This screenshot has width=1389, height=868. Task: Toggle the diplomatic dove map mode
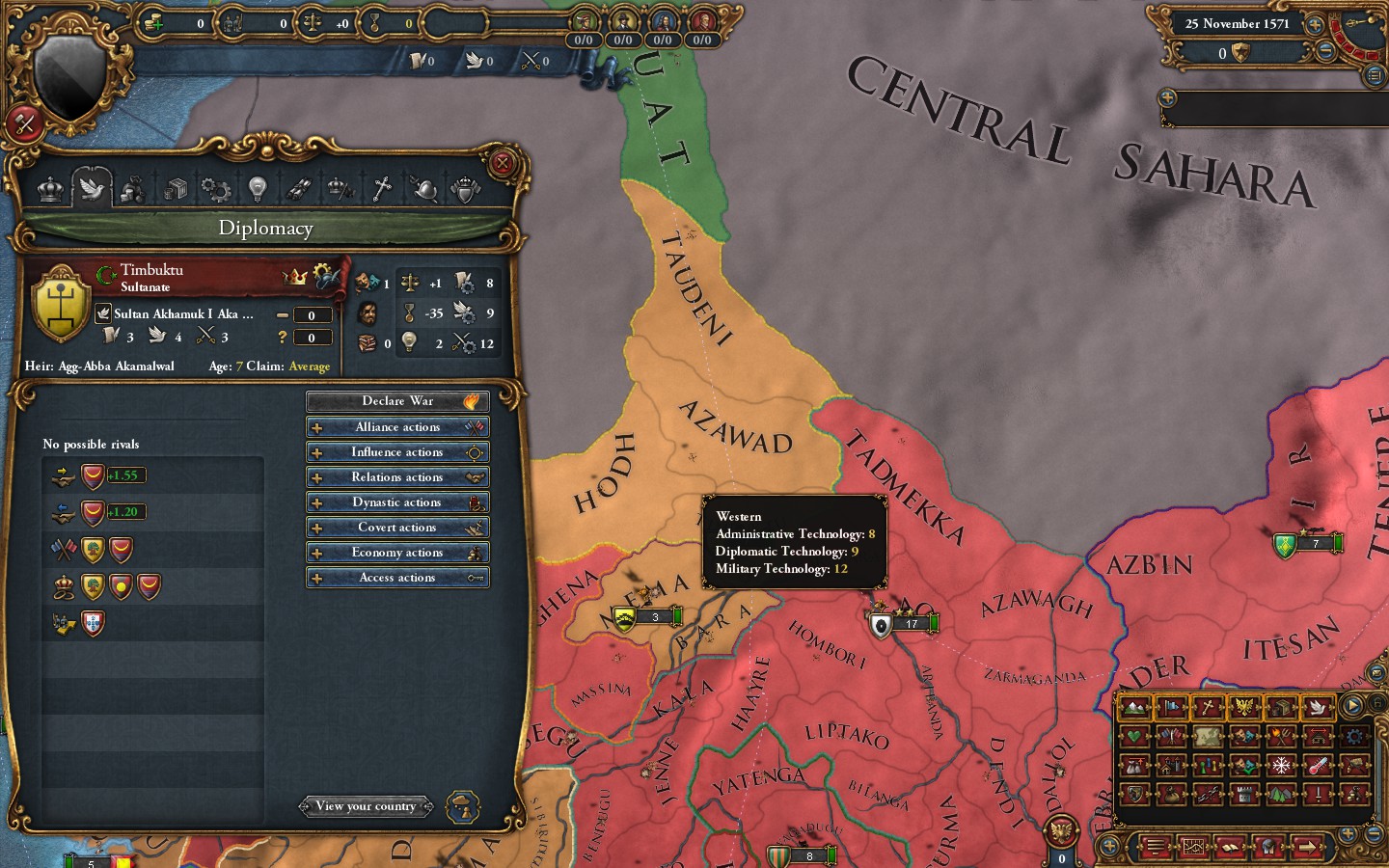(1318, 708)
